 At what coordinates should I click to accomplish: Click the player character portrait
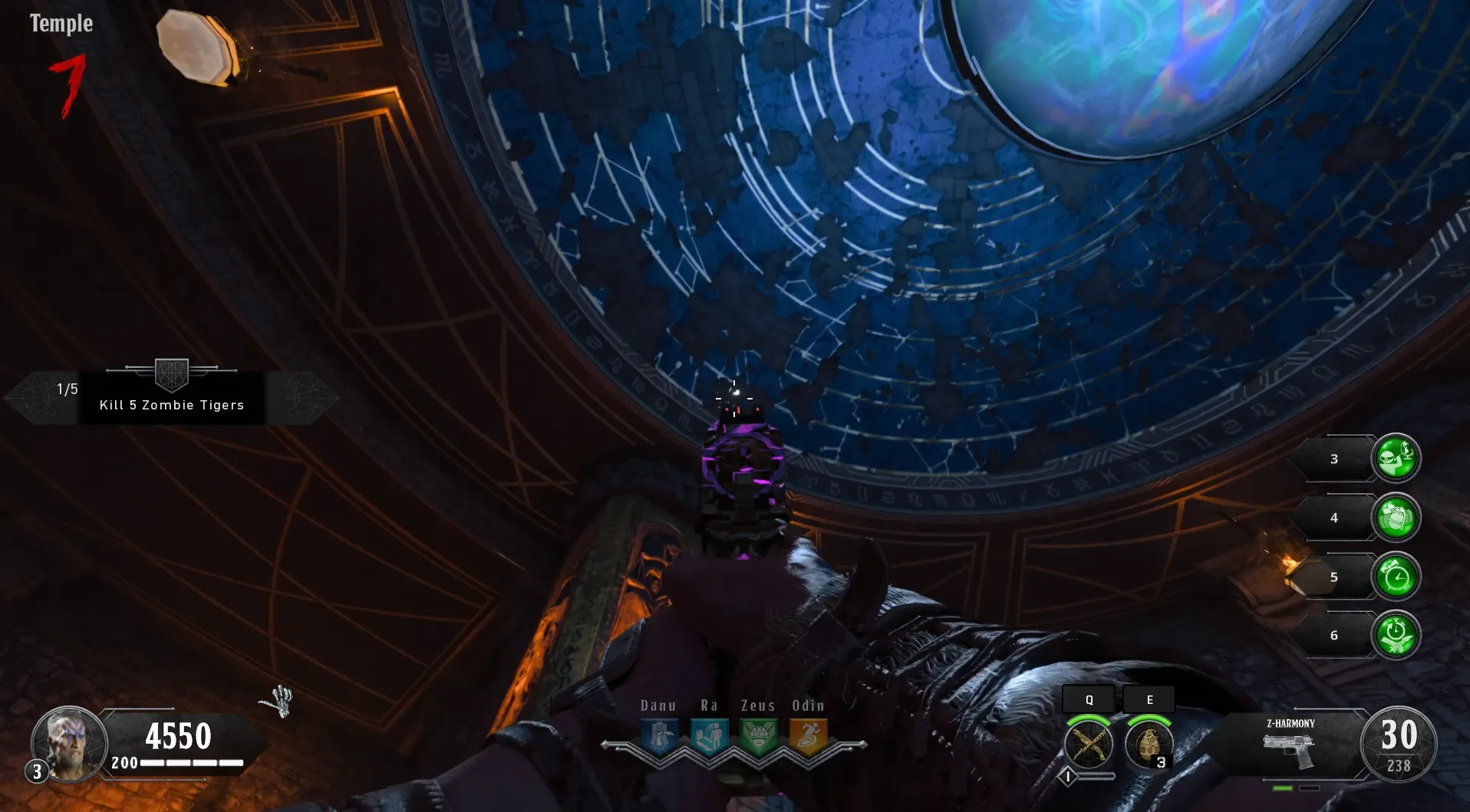tap(70, 742)
